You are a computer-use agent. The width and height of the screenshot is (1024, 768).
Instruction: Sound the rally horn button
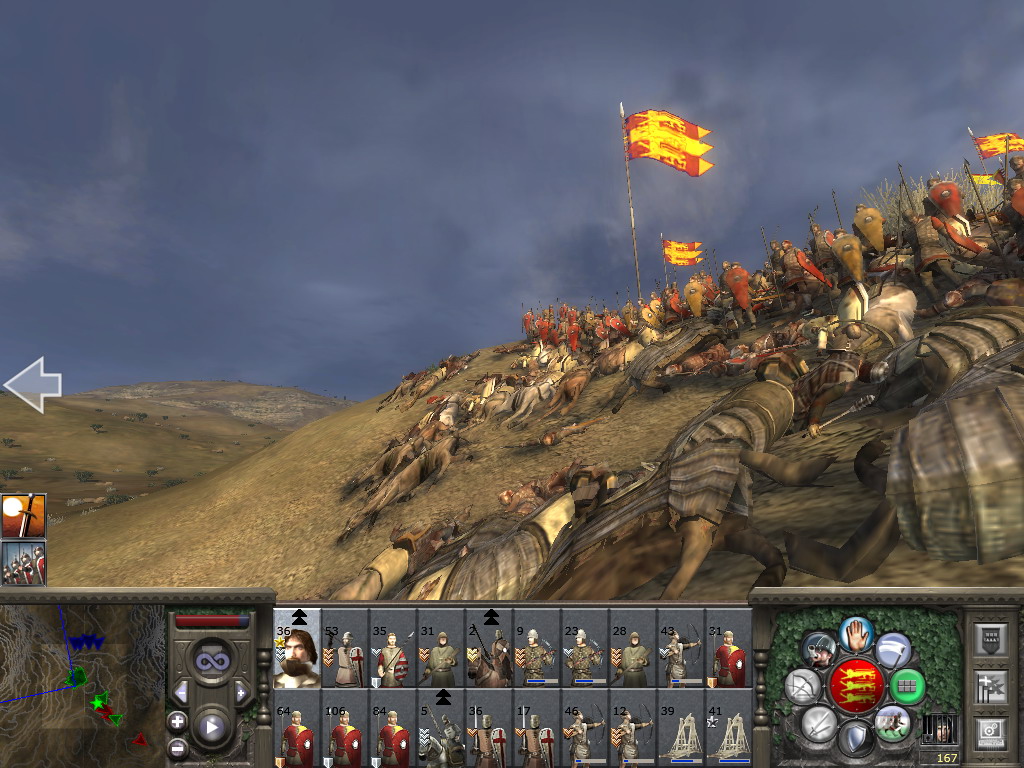pyautogui.click(x=818, y=649)
